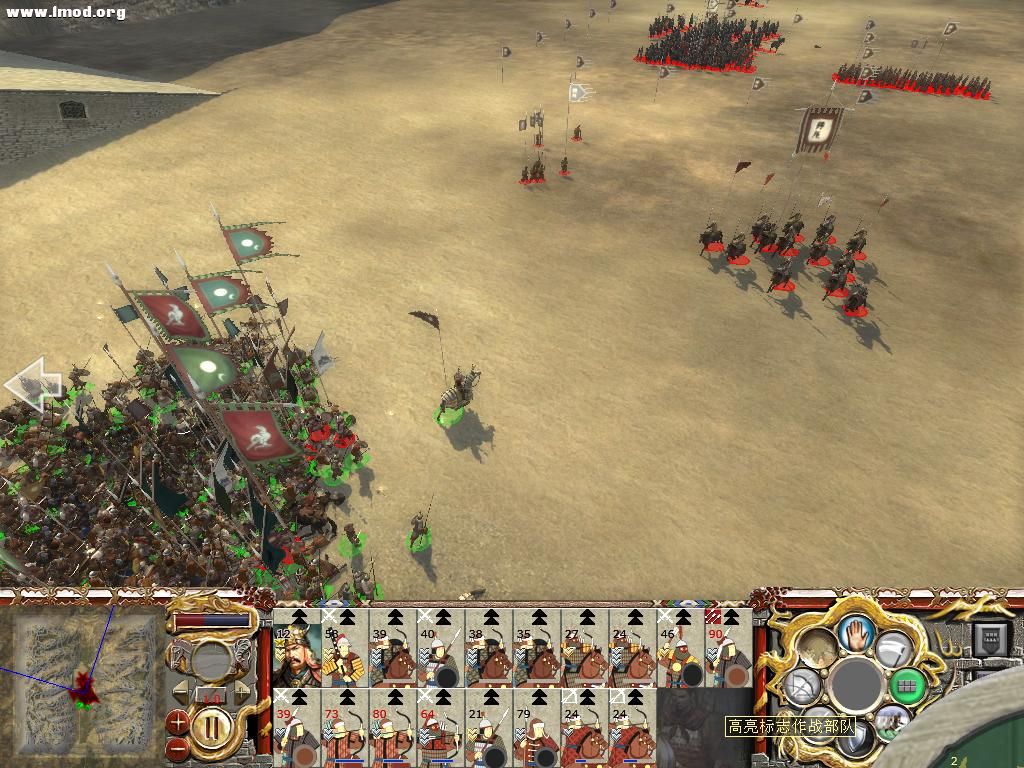
Task: Click the white arrow on left edge
Action: [x=32, y=384]
